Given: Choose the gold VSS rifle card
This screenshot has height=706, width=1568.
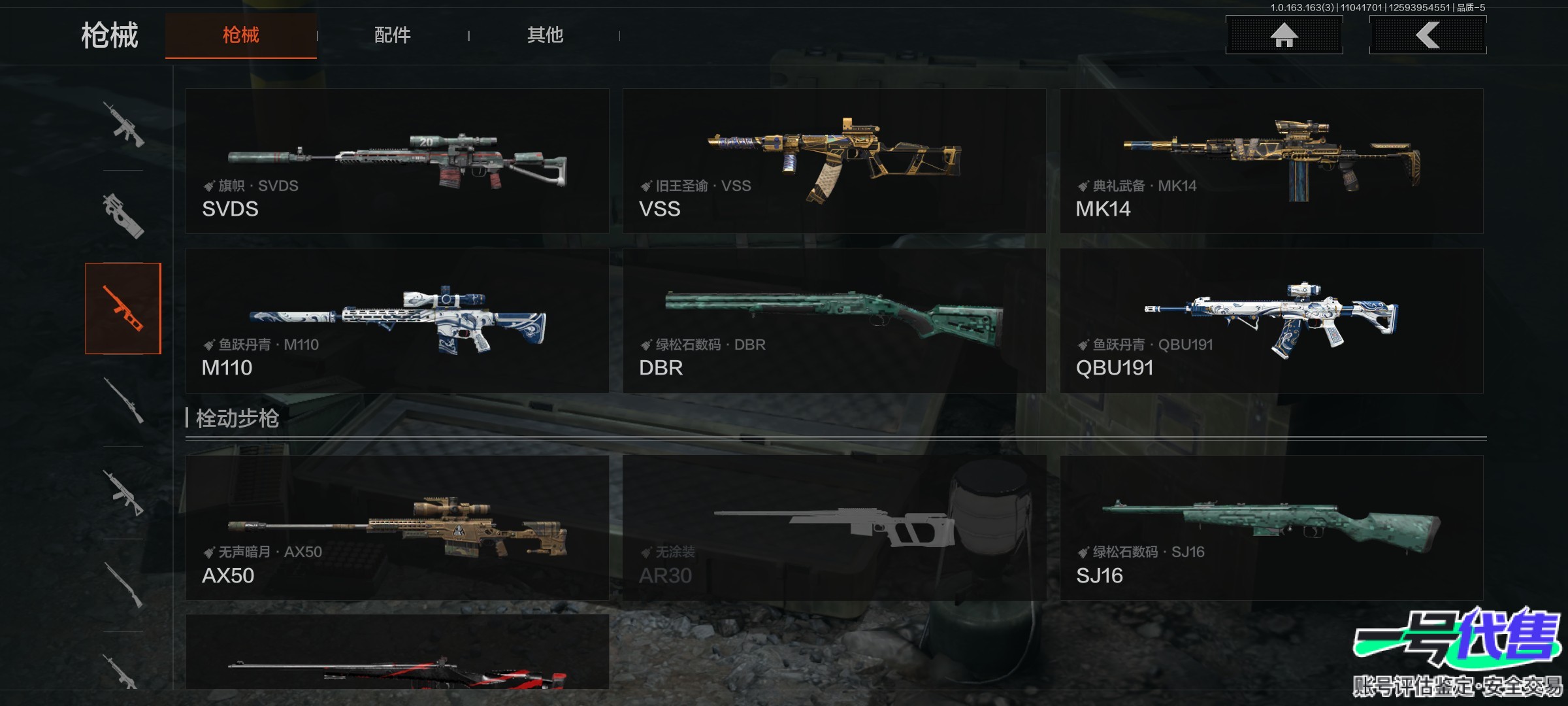Looking at the screenshot, I should point(834,161).
